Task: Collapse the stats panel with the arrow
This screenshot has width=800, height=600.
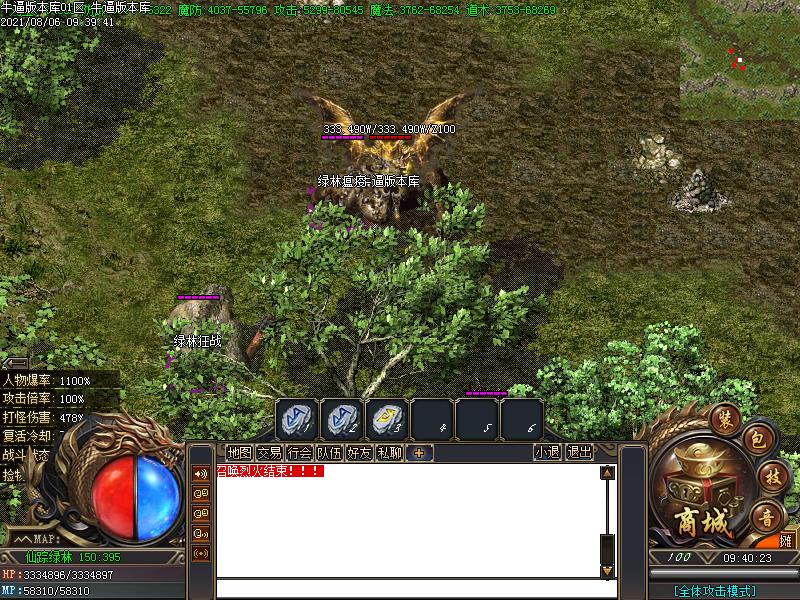Action: [x=16, y=362]
